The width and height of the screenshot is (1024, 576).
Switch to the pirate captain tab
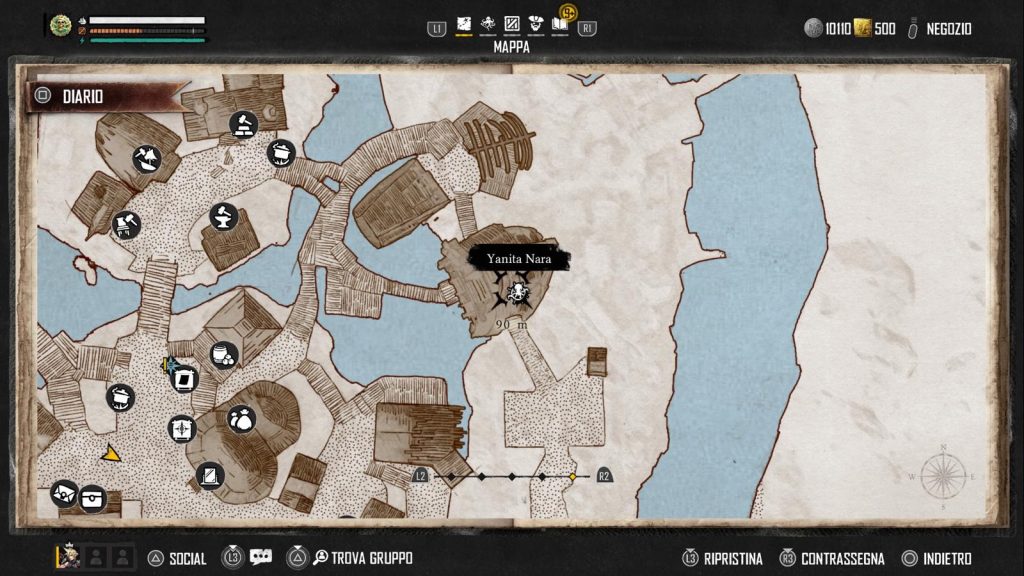point(536,25)
